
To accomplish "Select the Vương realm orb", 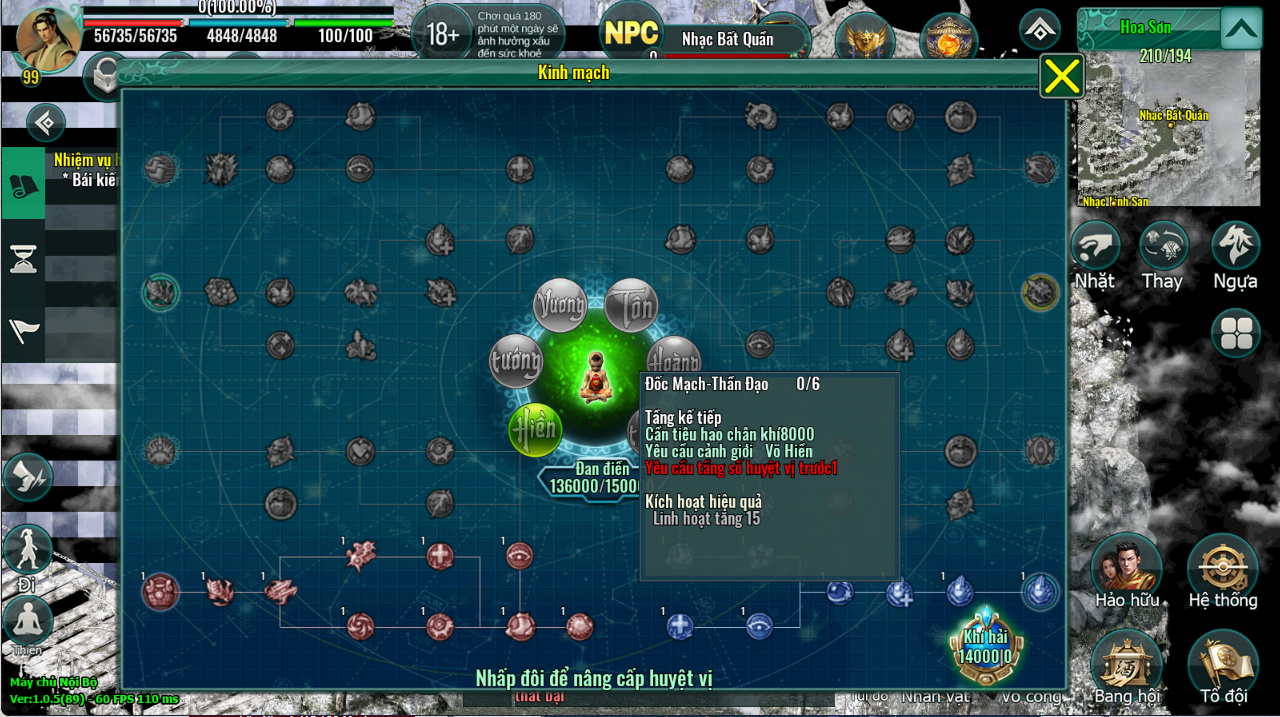I will (x=560, y=305).
